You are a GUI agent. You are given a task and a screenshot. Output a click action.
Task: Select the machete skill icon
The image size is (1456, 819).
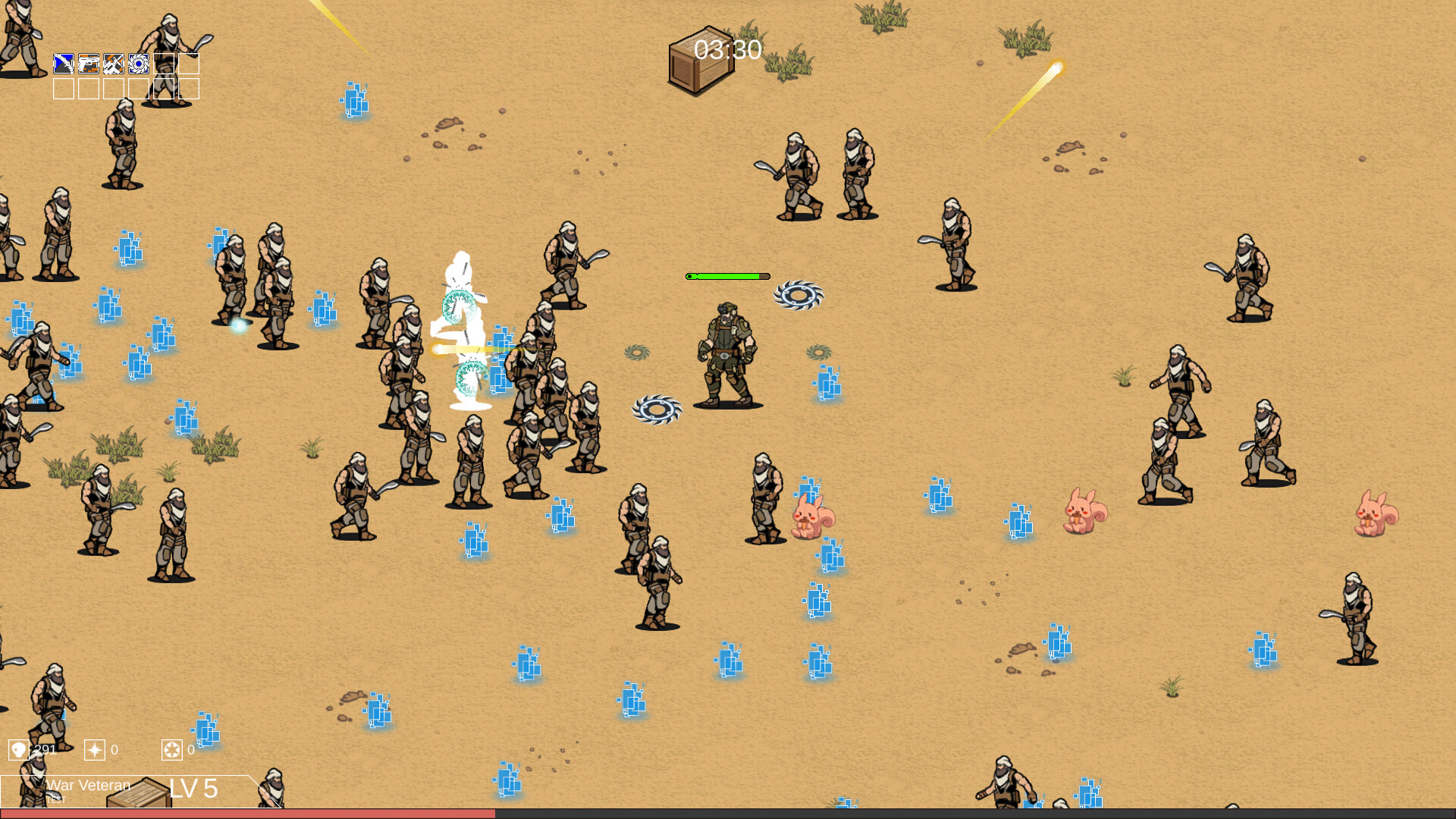click(x=64, y=64)
